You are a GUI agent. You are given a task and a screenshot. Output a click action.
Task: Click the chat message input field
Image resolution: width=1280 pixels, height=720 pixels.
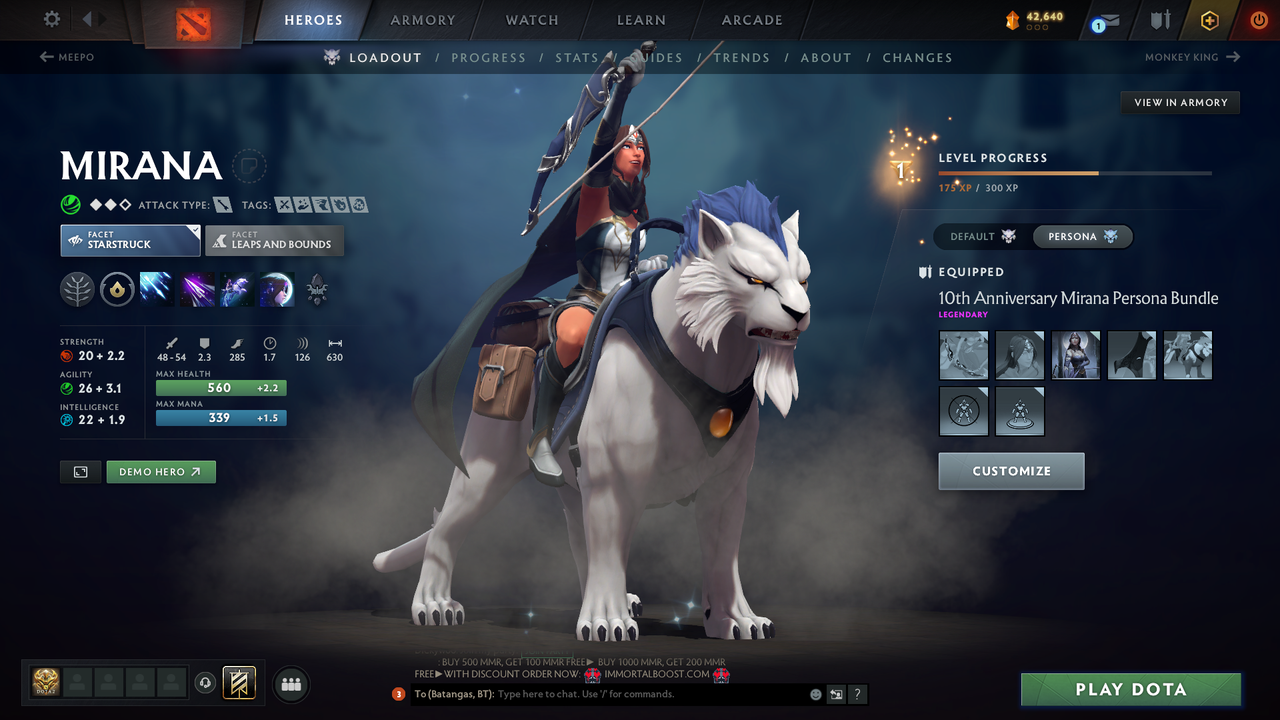pyautogui.click(x=650, y=694)
